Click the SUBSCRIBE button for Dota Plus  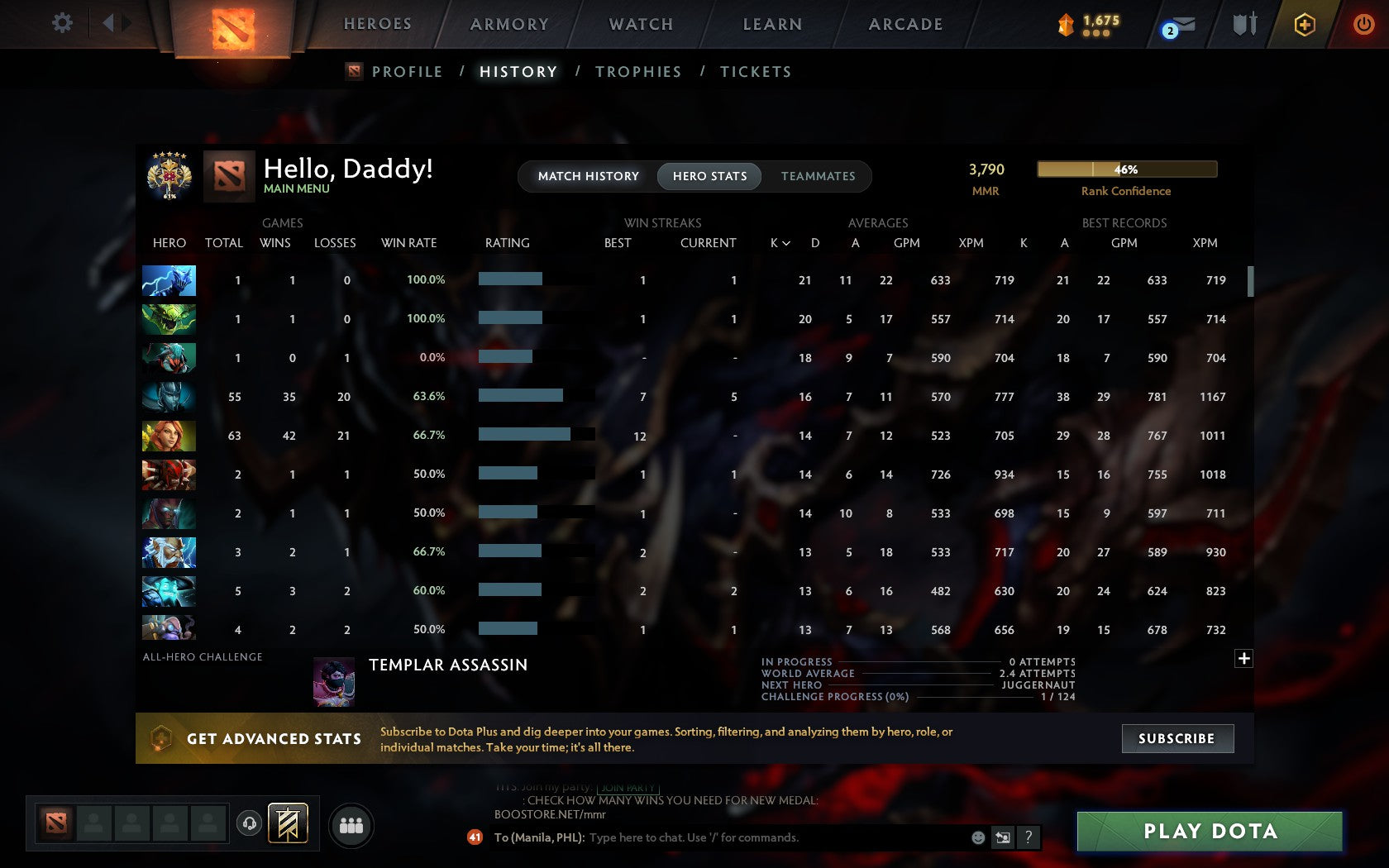1177,738
